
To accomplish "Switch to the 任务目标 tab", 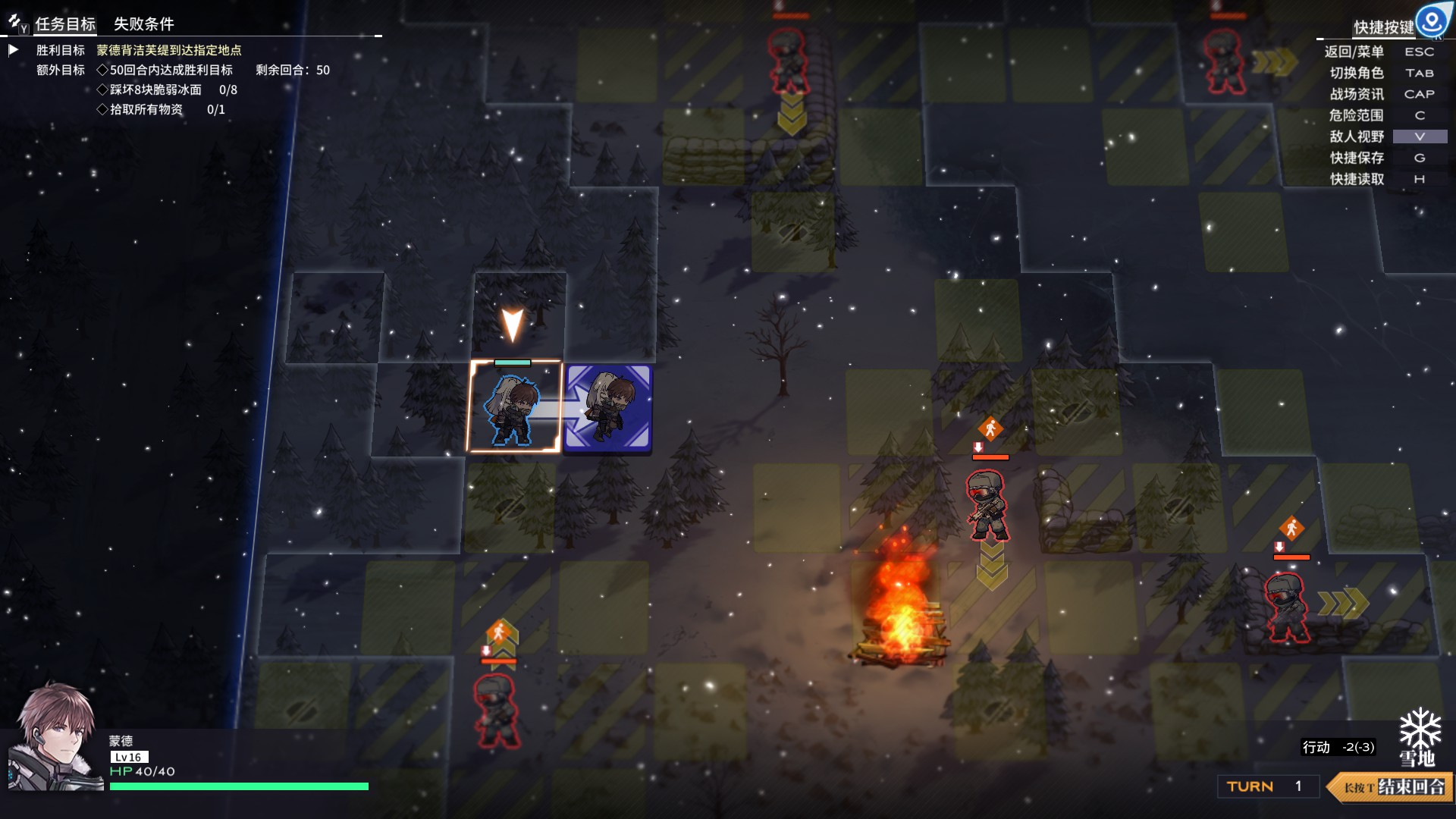I will coord(65,24).
